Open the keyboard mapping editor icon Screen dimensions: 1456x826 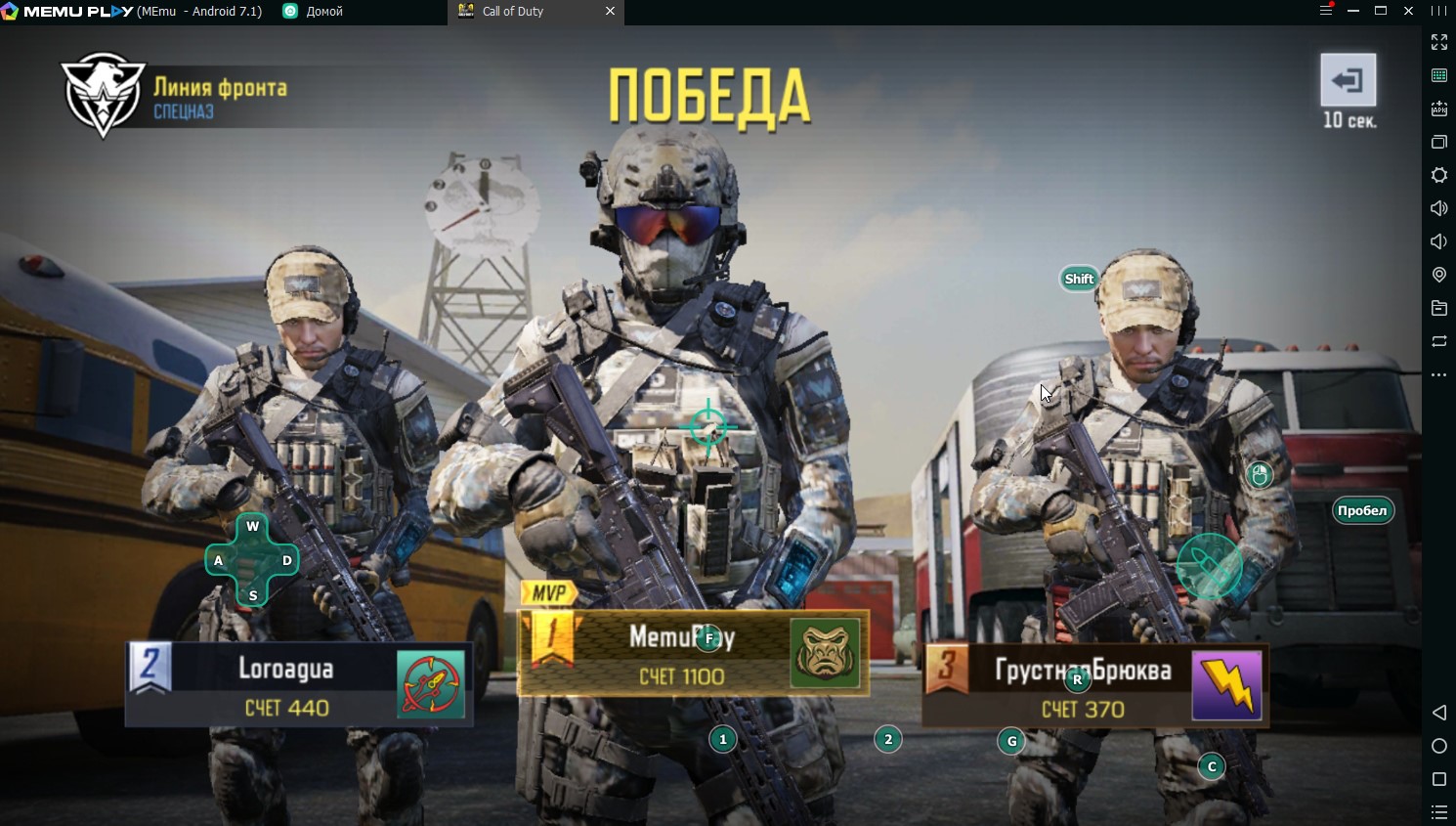click(x=1438, y=74)
